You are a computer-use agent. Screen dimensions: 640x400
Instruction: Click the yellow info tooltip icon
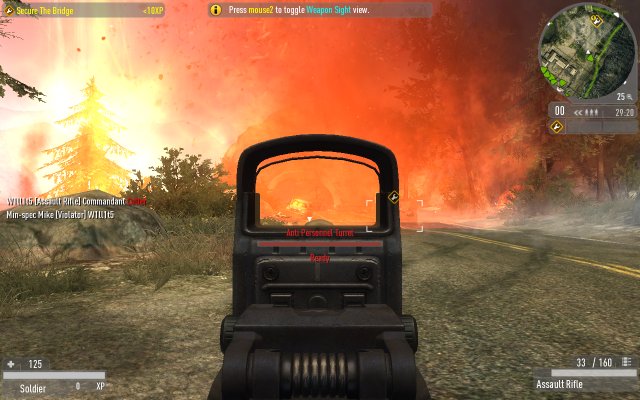(216, 9)
